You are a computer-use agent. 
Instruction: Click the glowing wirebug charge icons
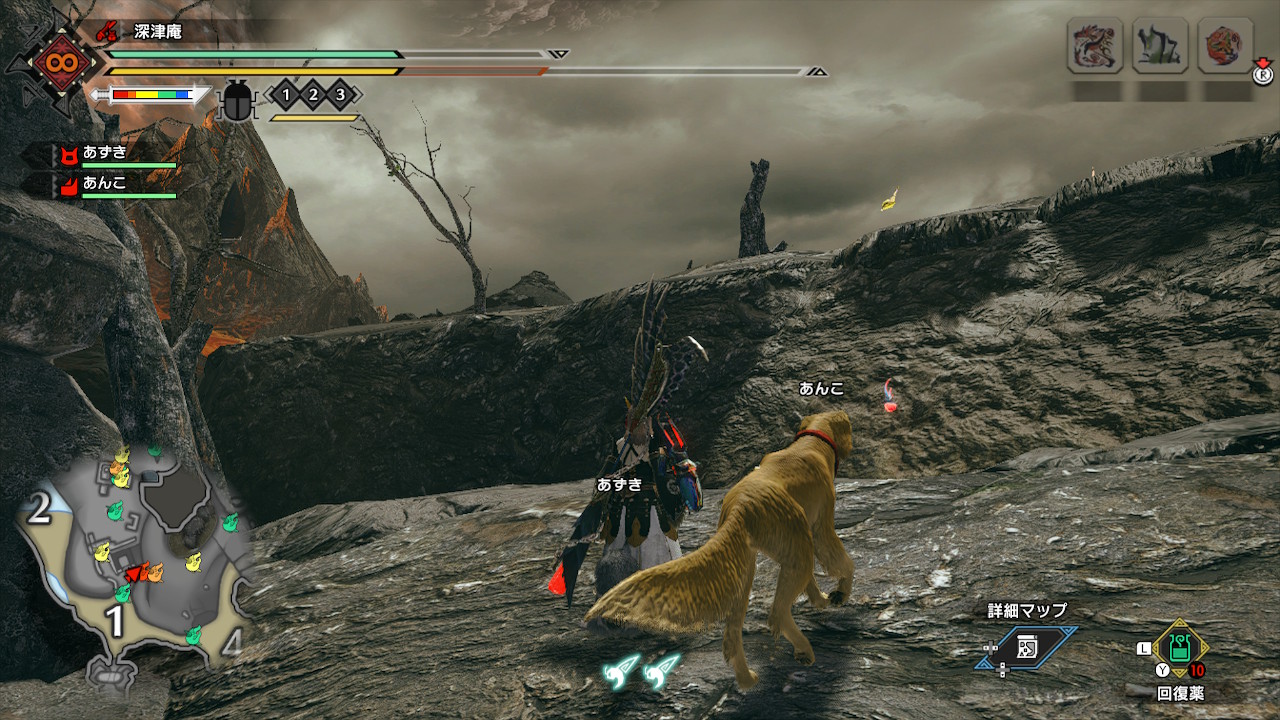click(x=641, y=671)
